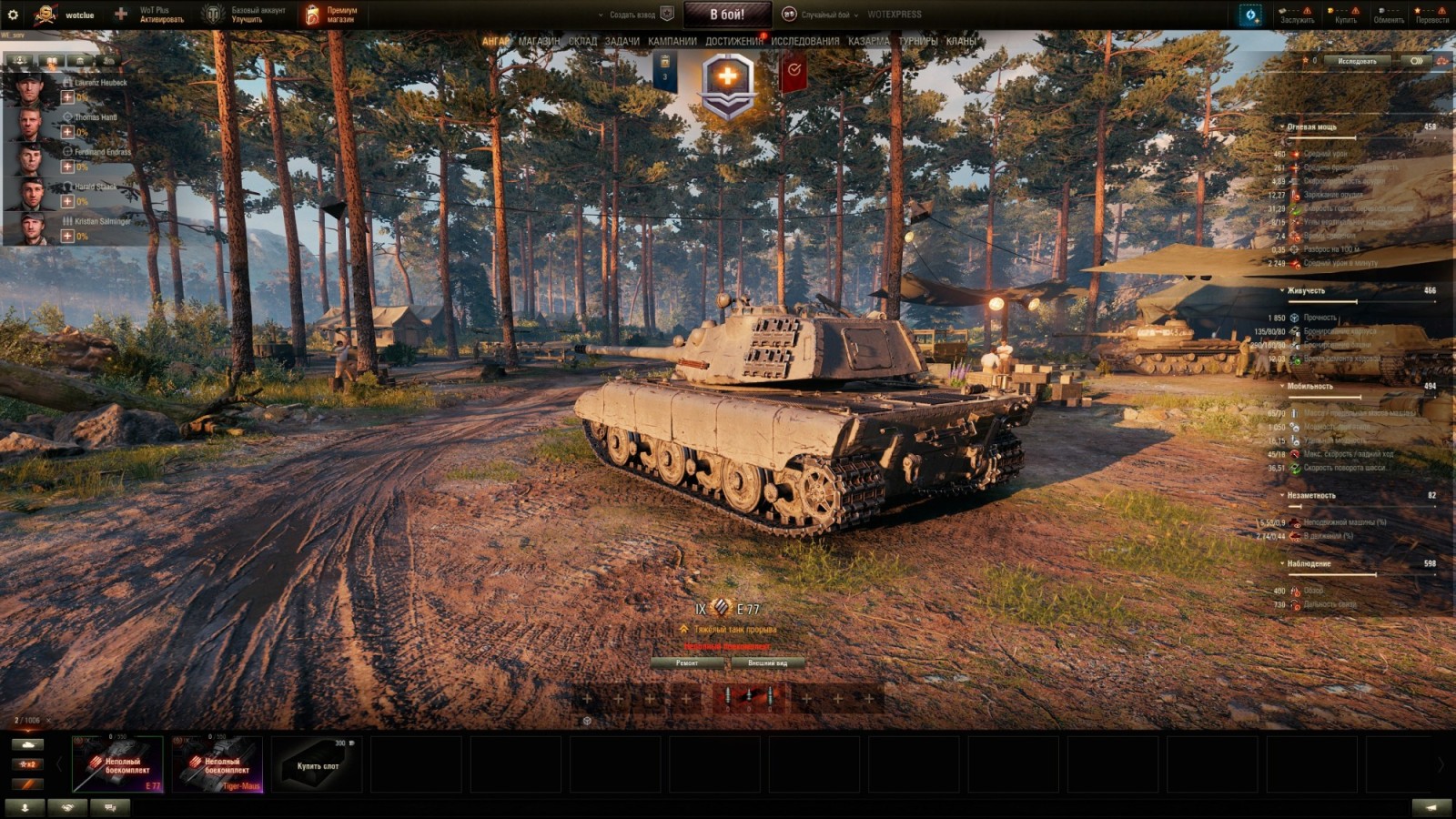This screenshot has width=1456, height=819.
Task: Open the КАЗАРМА (barracks) tab
Action: pyautogui.click(x=869, y=41)
